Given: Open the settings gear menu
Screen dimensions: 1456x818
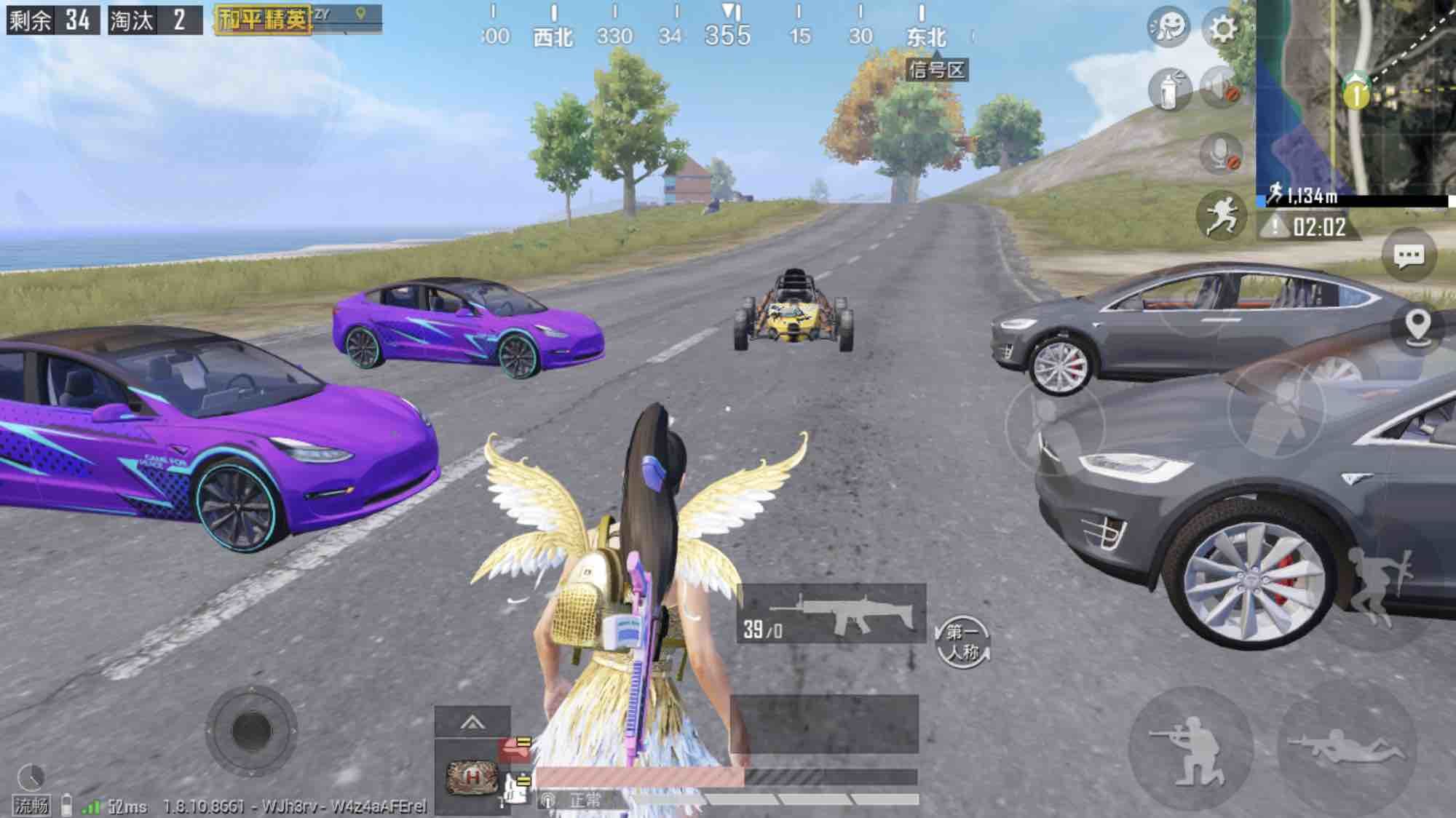Looking at the screenshot, I should click(x=1222, y=29).
